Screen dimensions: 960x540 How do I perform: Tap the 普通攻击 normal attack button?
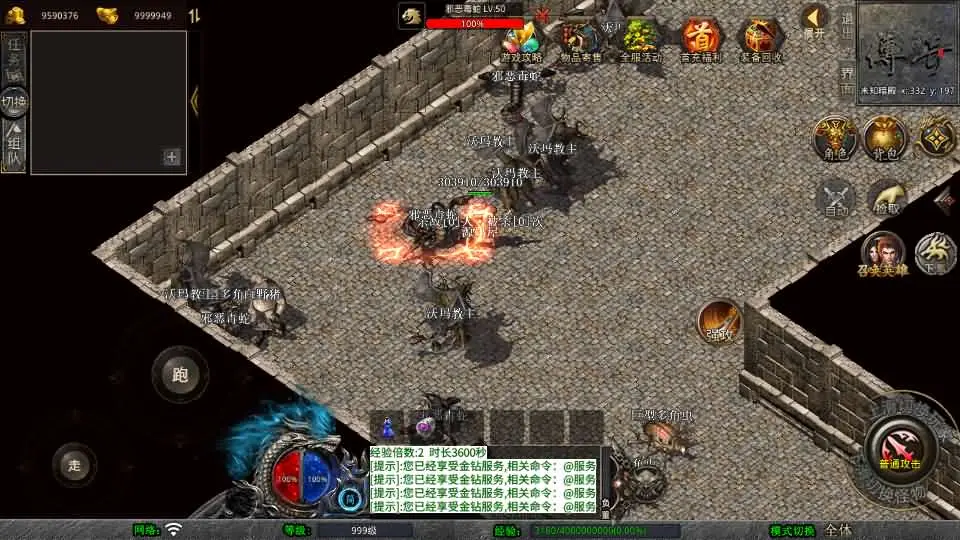click(x=899, y=447)
